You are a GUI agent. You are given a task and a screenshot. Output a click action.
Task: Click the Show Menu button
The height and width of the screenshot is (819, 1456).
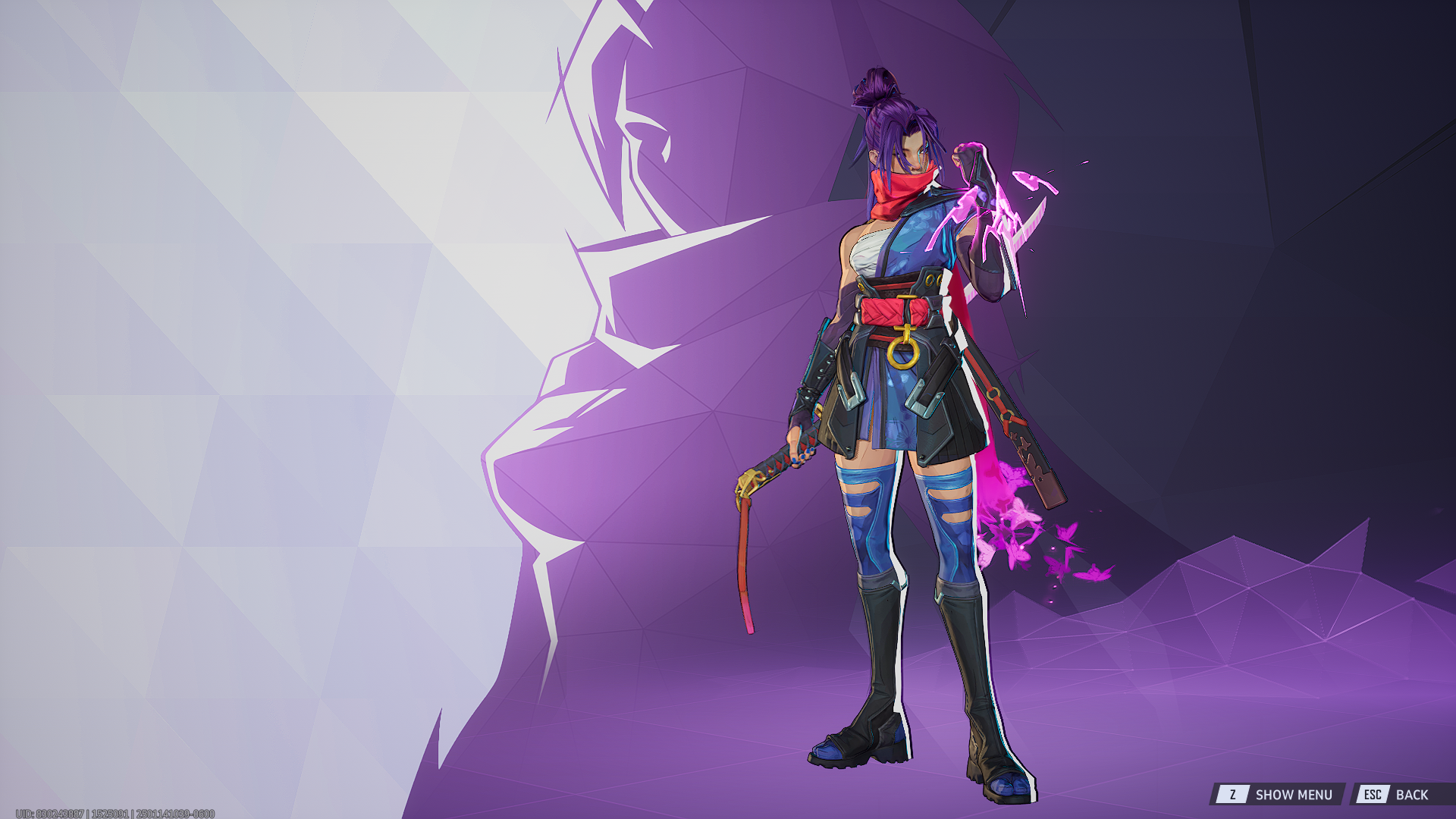1277,794
